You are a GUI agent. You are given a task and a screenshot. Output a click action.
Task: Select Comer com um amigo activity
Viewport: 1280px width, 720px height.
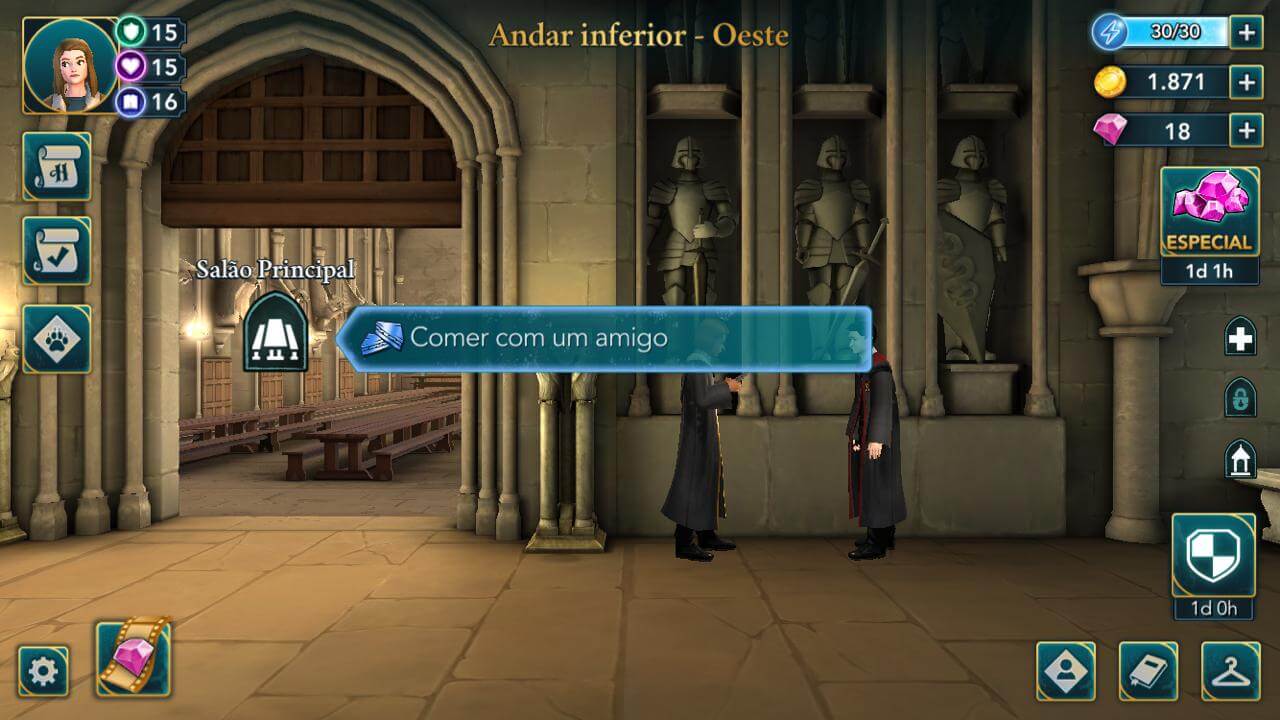pos(604,338)
